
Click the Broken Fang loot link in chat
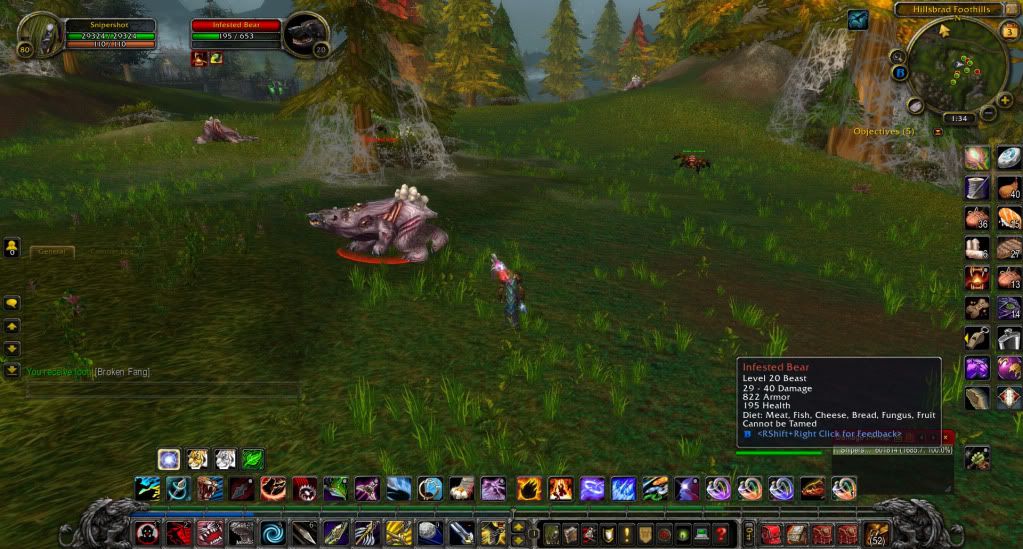(x=122, y=372)
